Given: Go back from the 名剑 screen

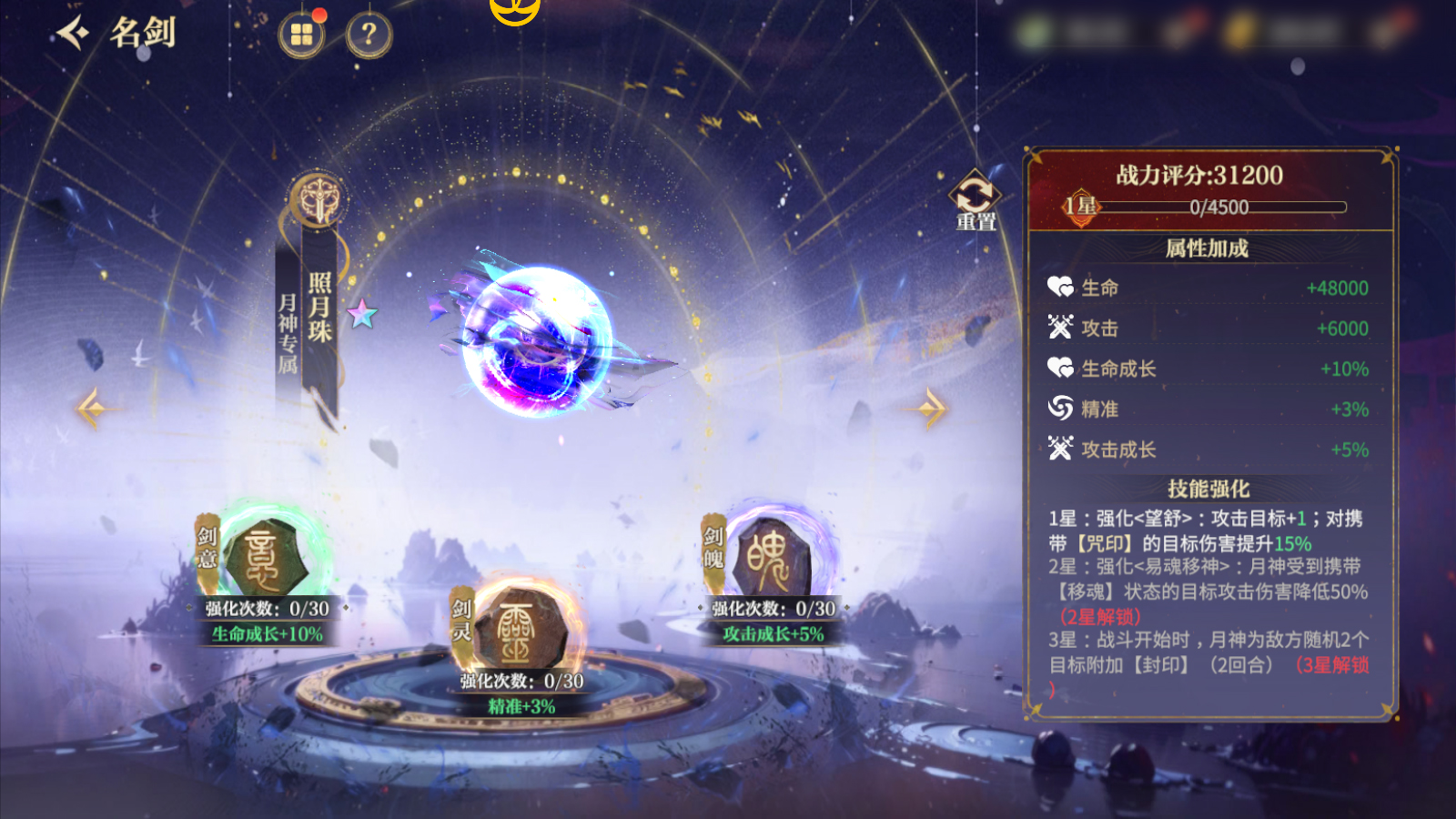Looking at the screenshot, I should click(73, 34).
